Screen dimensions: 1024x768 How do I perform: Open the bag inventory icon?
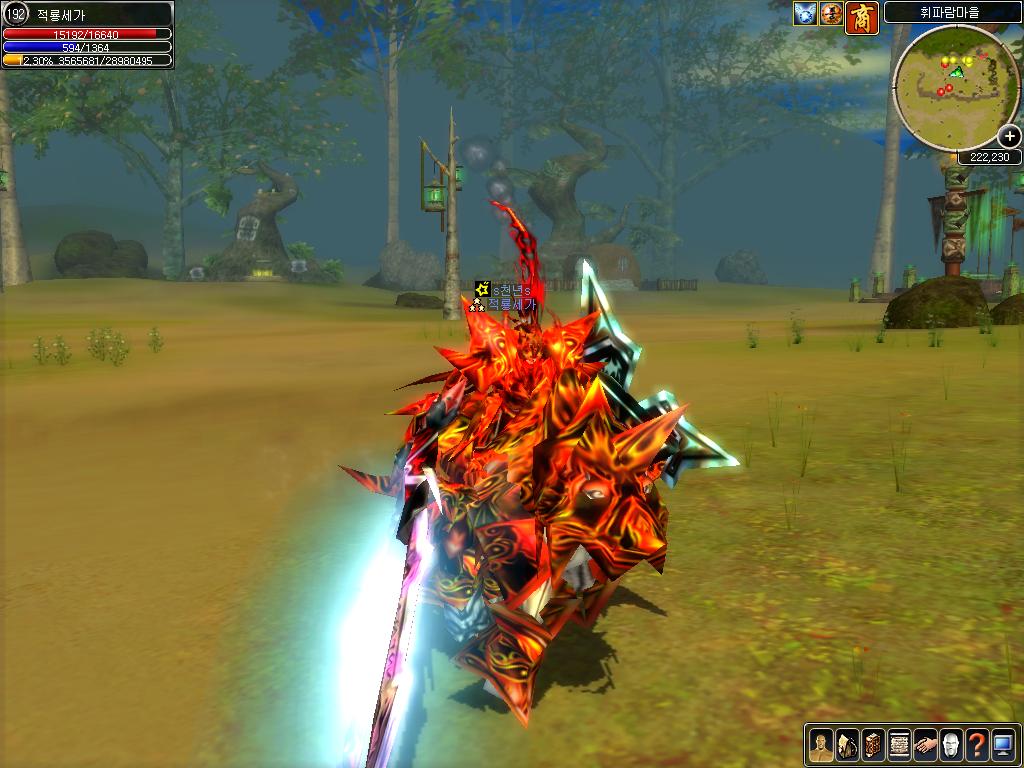click(x=847, y=745)
